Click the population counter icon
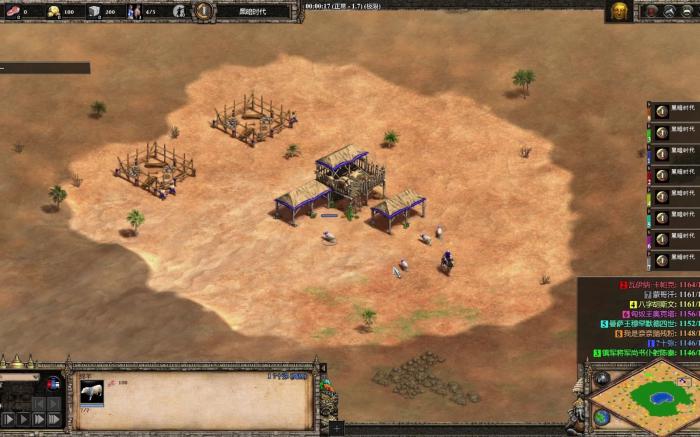Viewport: 700px width, 437px height. click(134, 12)
